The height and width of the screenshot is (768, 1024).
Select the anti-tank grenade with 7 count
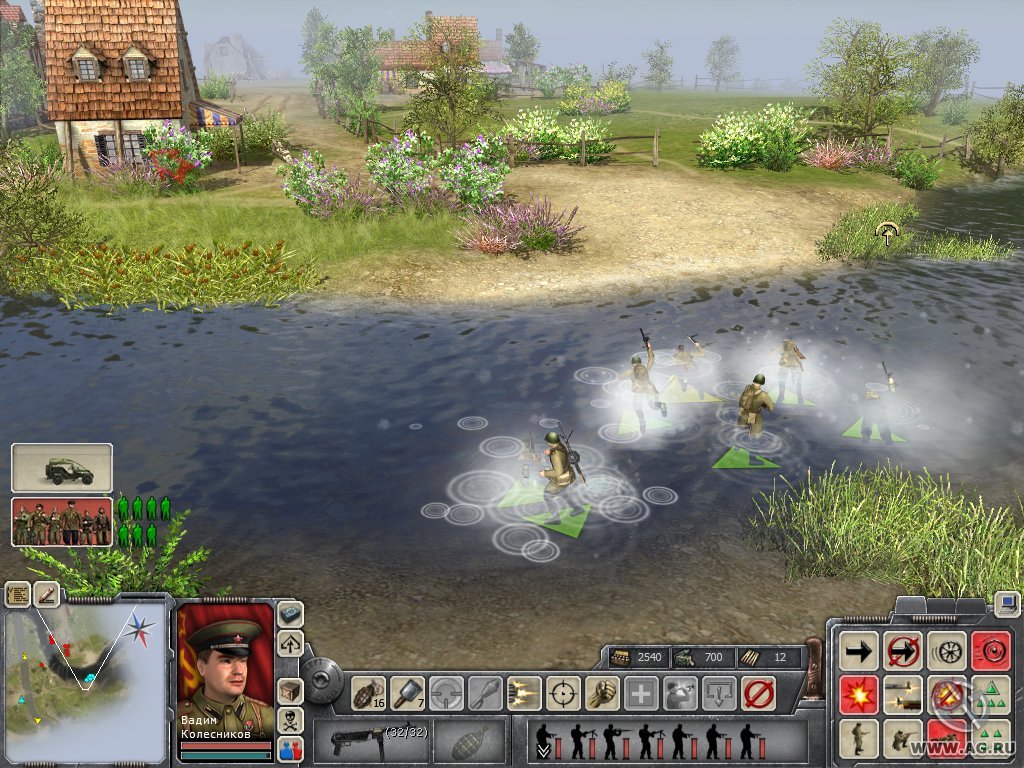click(407, 692)
